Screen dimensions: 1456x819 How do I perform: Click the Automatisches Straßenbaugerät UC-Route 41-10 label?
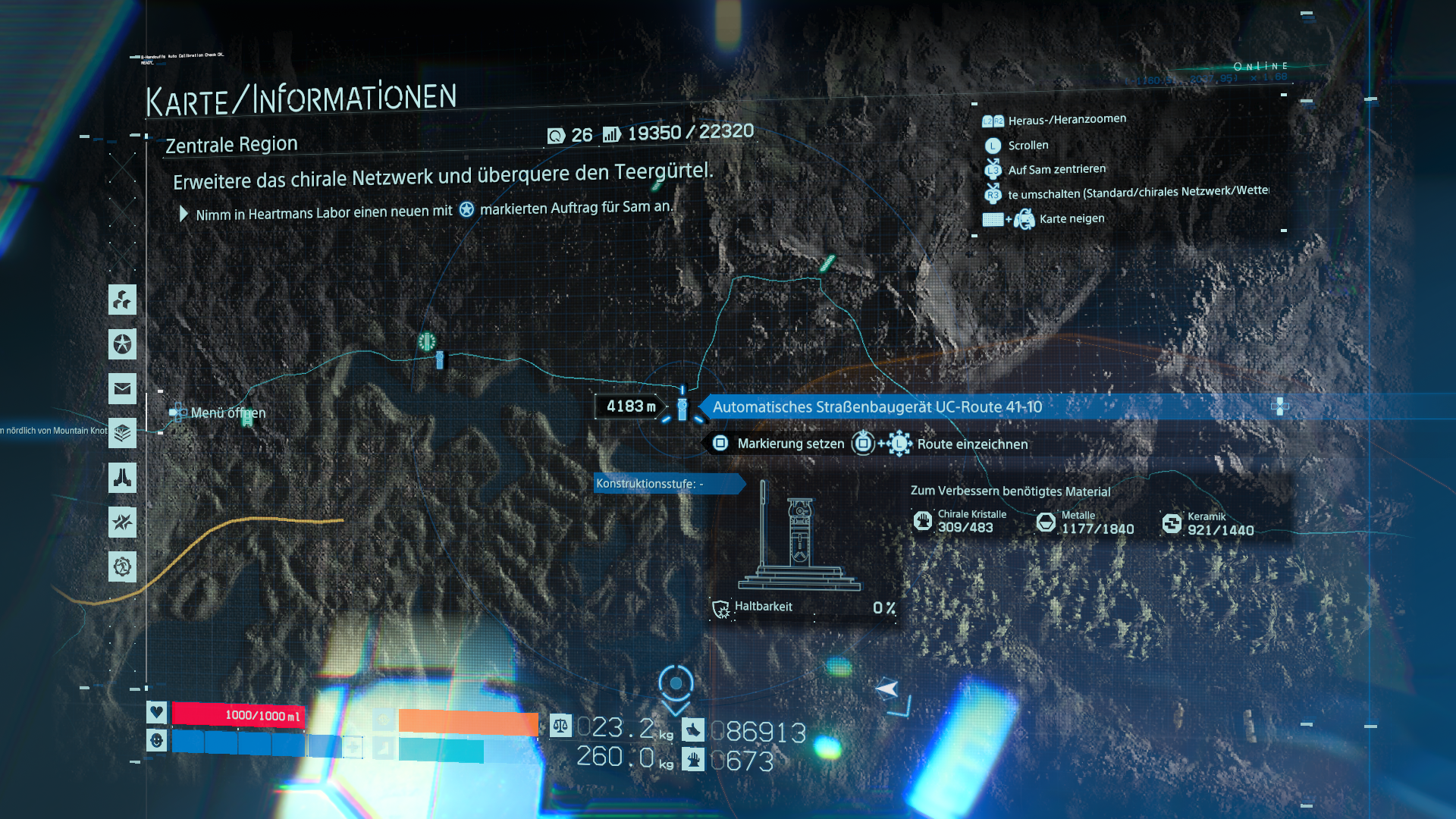877,407
